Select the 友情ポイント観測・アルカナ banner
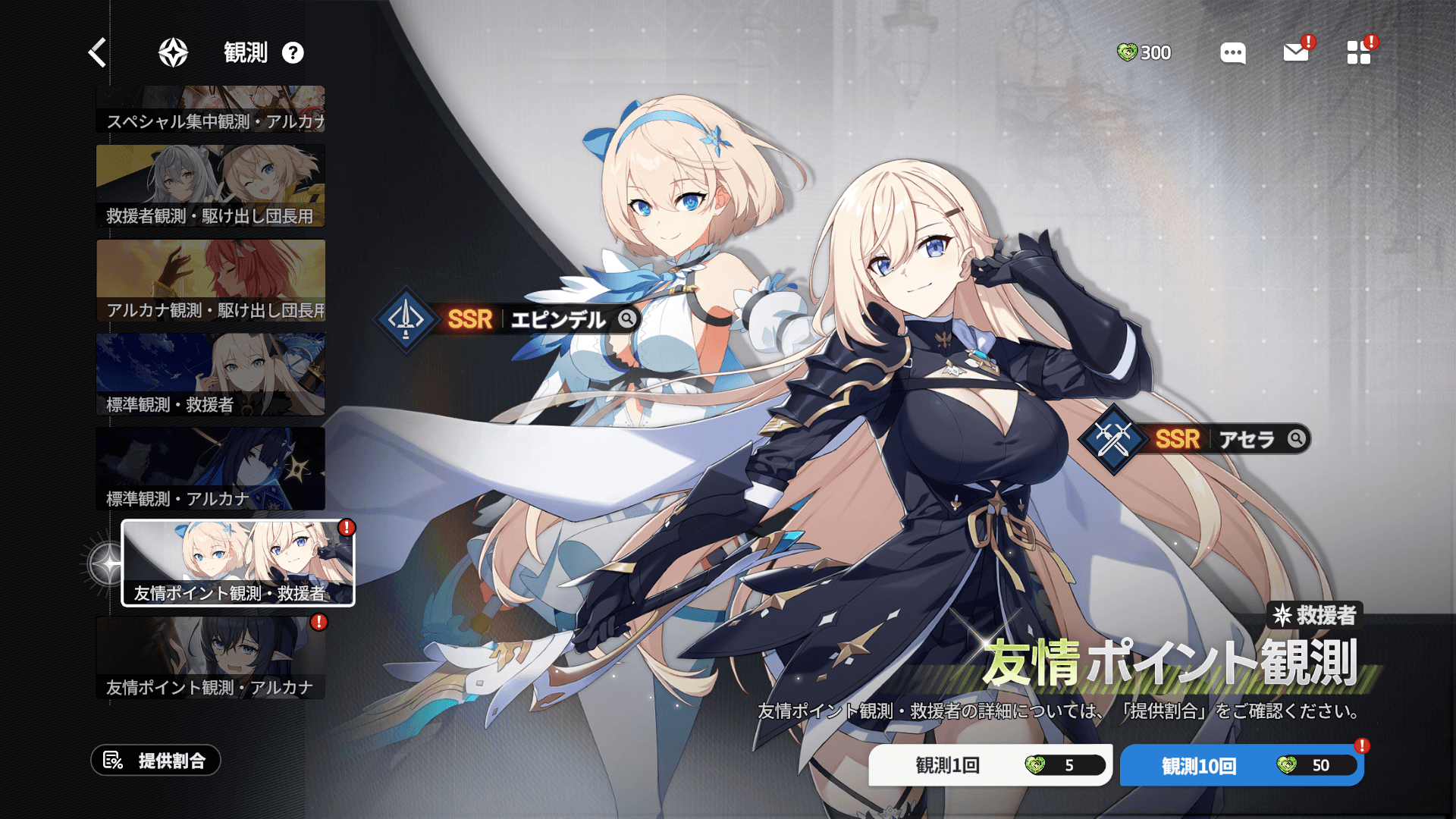The height and width of the screenshot is (819, 1456). [210, 654]
